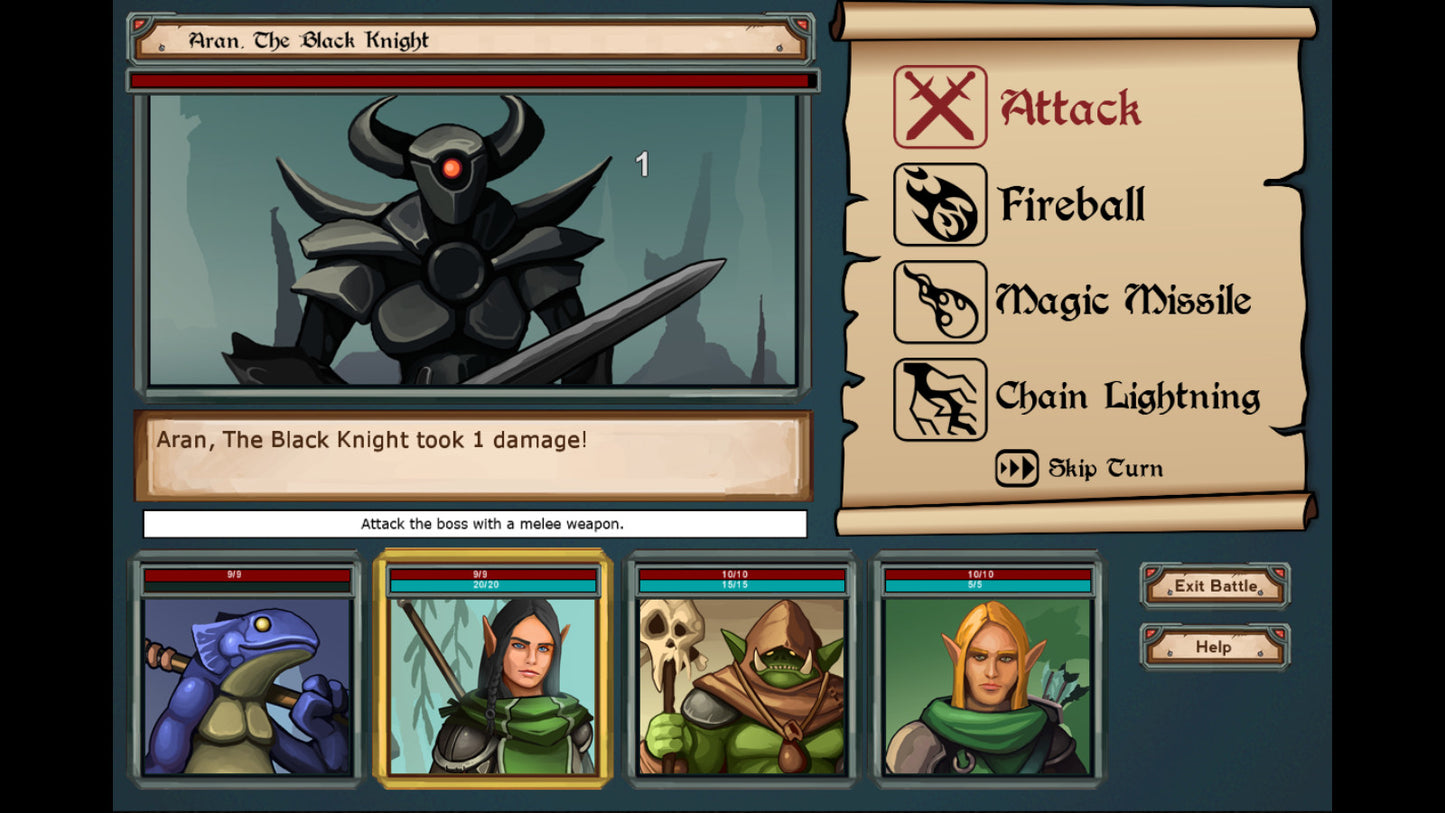
Task: Select the blue frog warrior portrait
Action: pos(247,685)
